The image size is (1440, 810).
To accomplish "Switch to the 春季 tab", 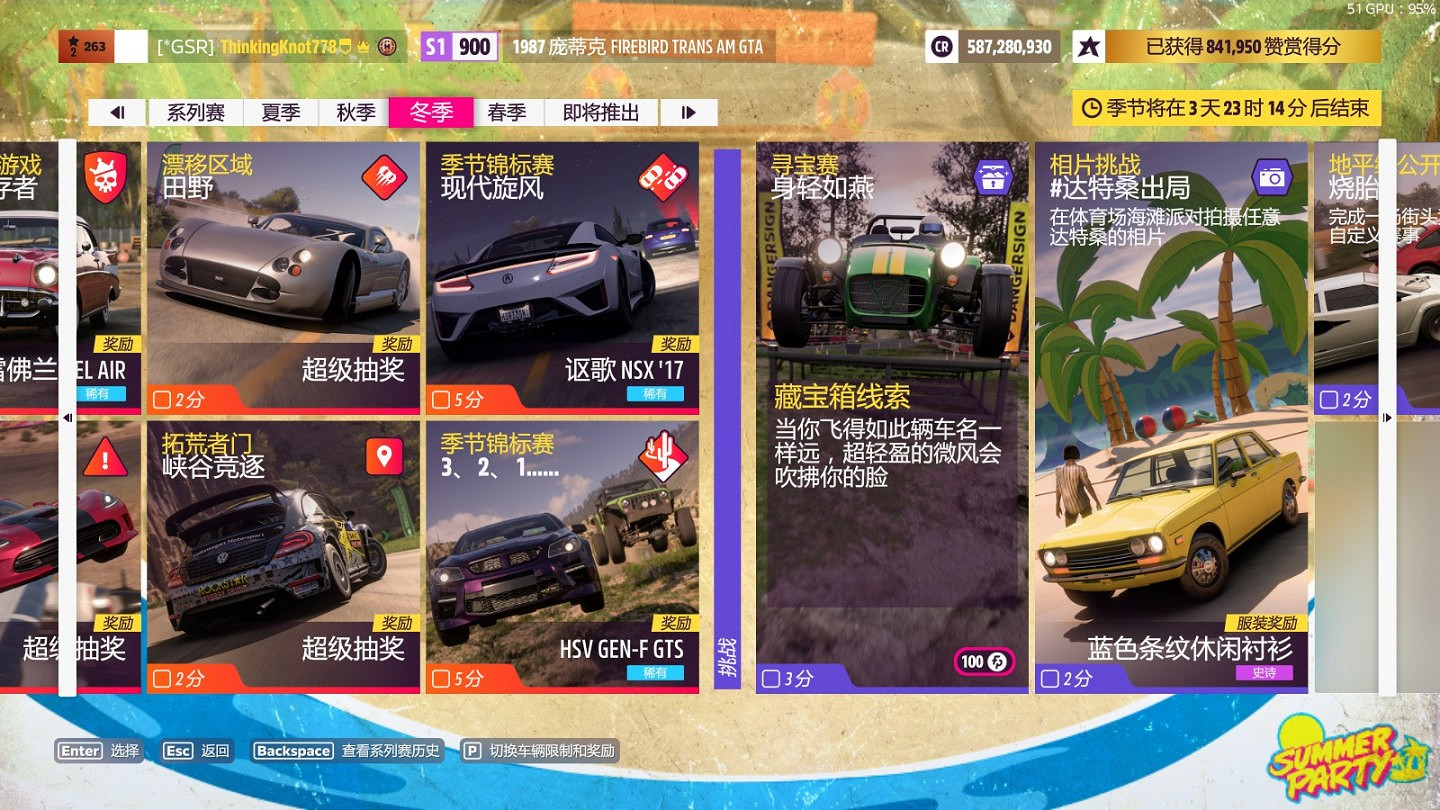I will [508, 112].
